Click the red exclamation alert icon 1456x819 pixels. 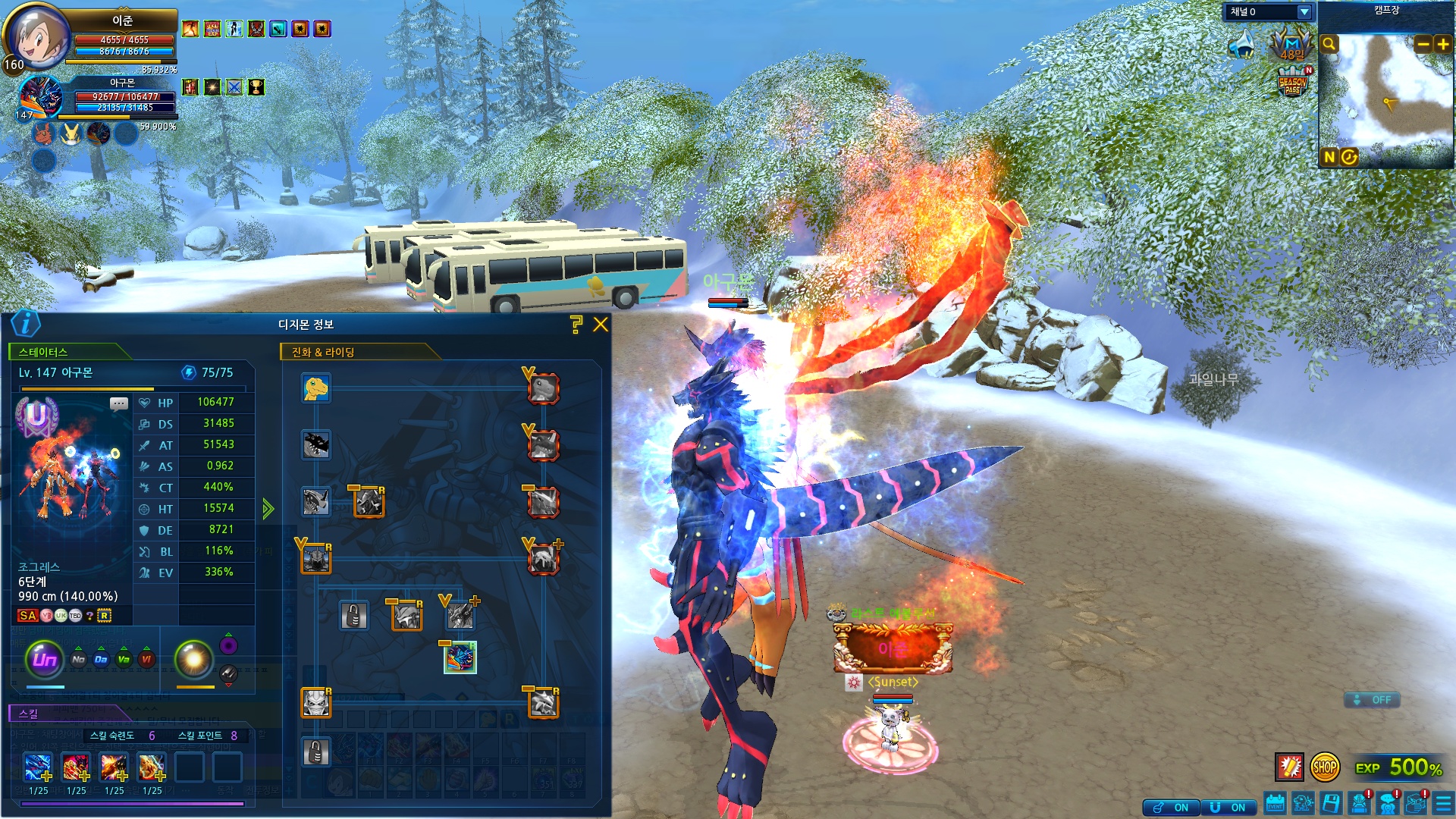(1289, 767)
